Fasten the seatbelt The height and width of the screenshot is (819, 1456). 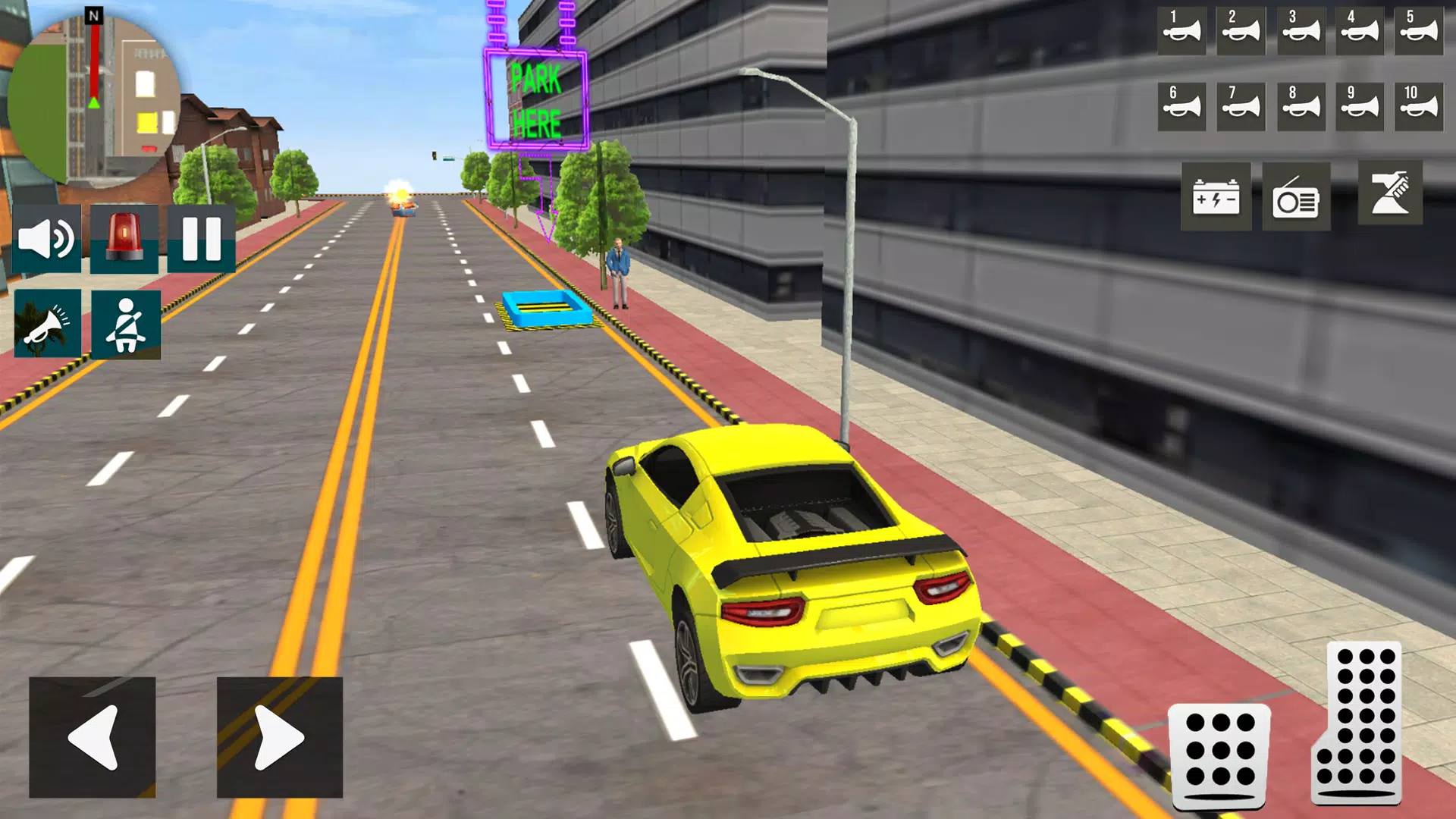click(126, 322)
